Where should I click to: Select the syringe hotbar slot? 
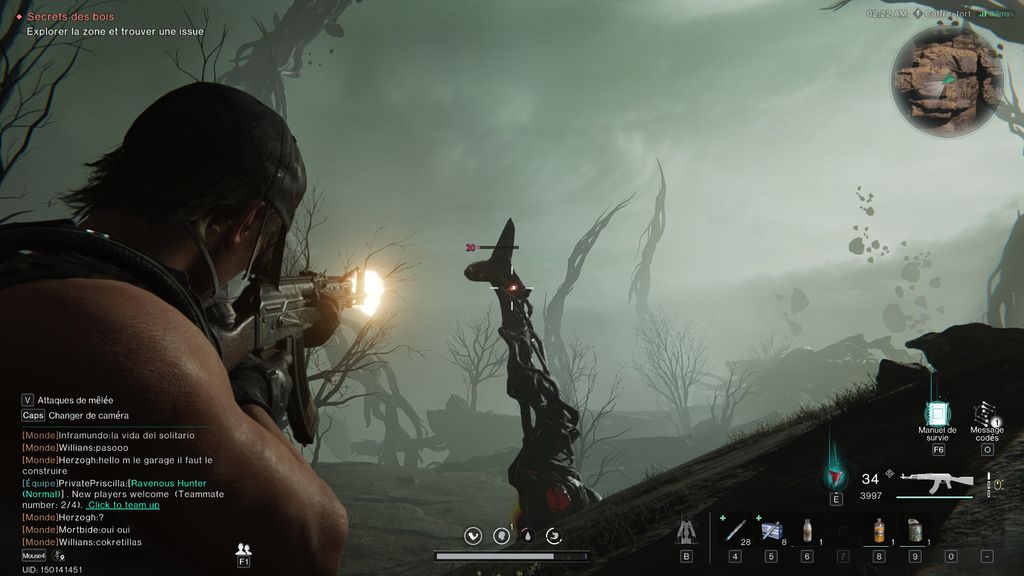click(735, 530)
